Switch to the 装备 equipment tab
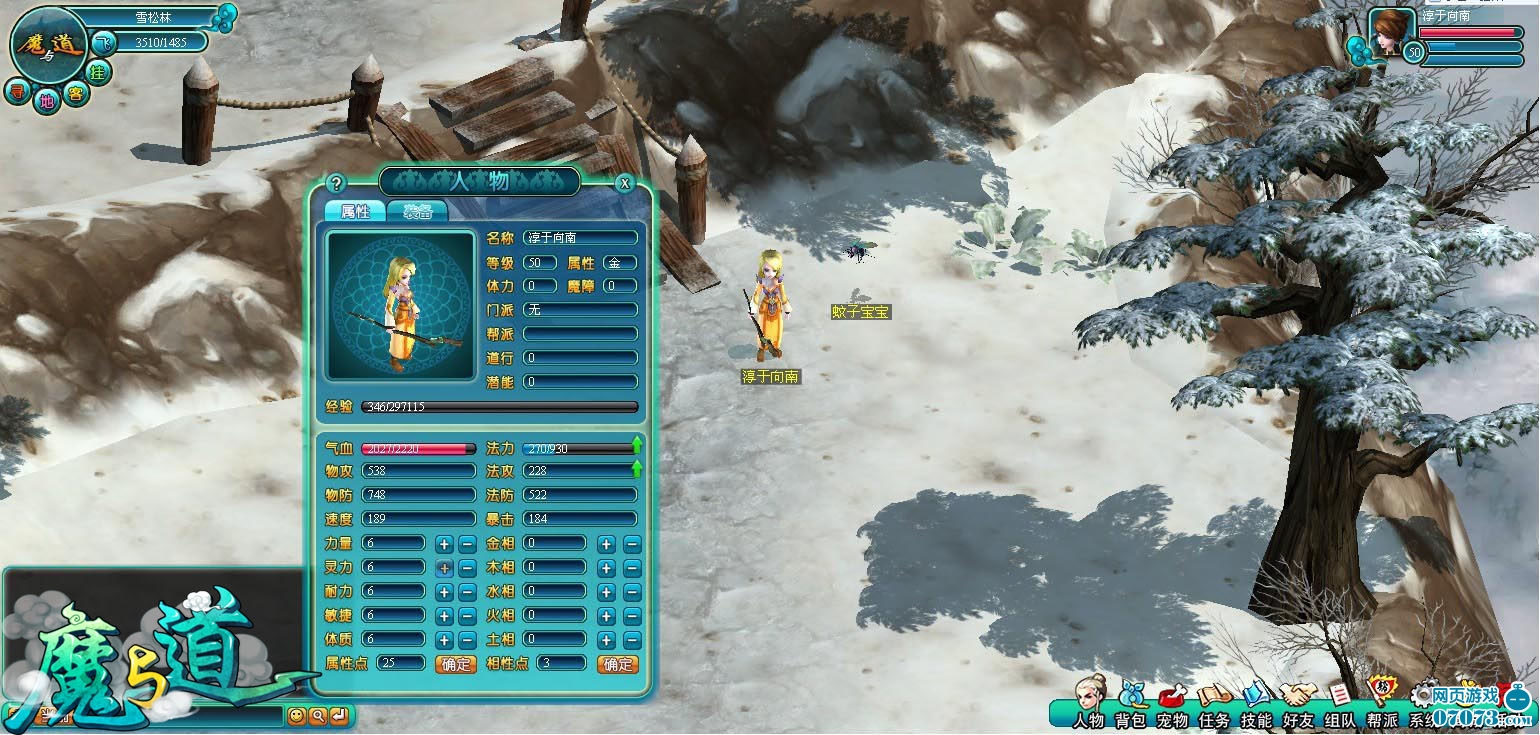1540x735 pixels. (x=417, y=211)
